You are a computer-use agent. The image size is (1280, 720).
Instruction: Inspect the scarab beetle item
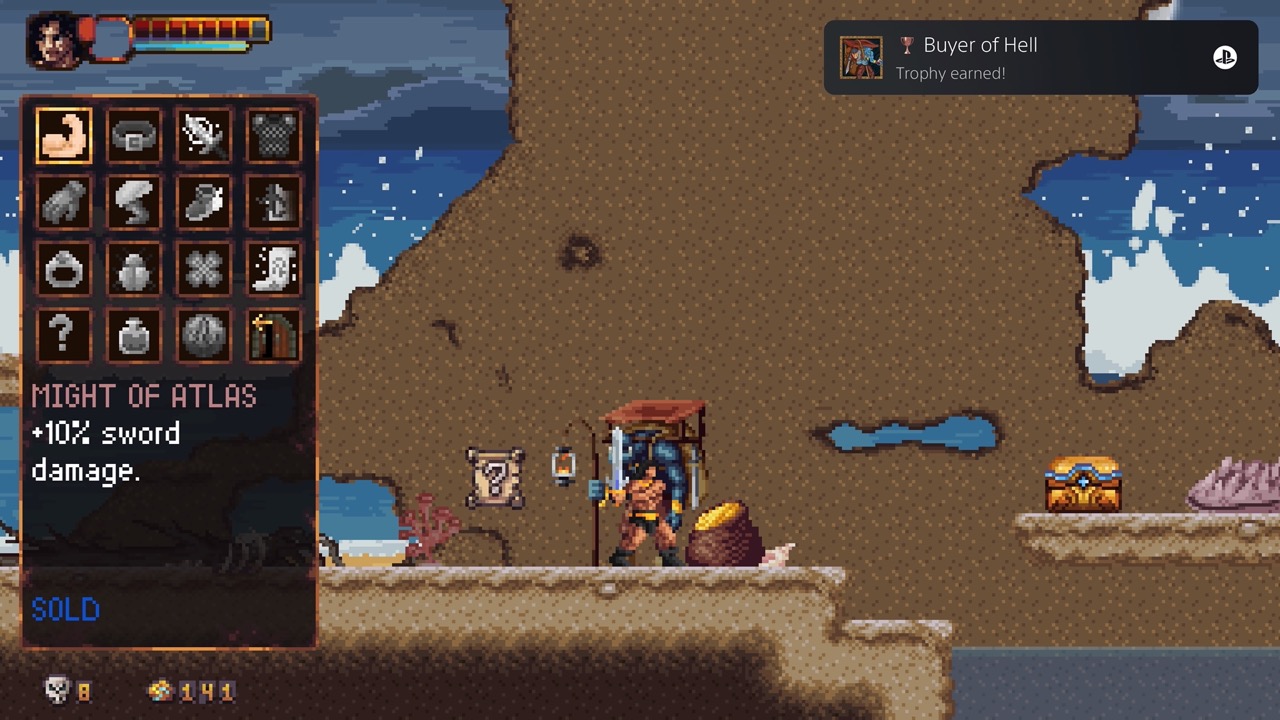[x=135, y=268]
